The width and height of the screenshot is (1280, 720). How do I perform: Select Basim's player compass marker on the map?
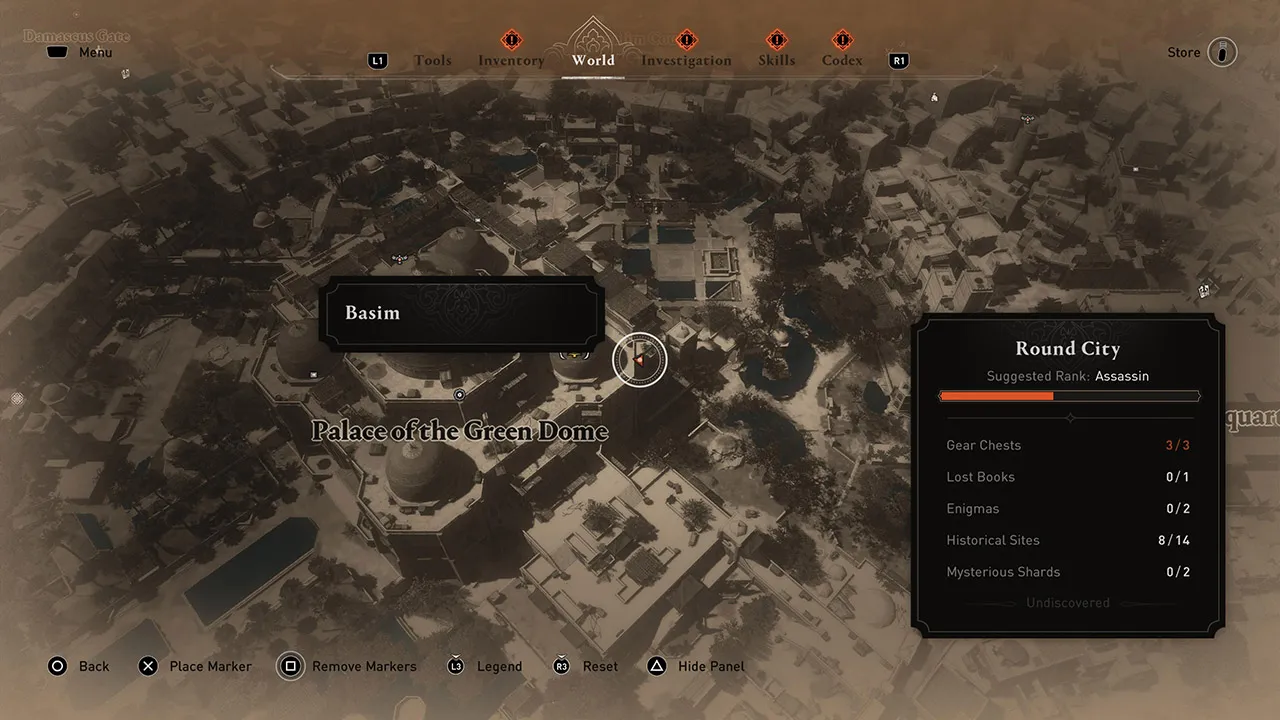click(x=639, y=360)
